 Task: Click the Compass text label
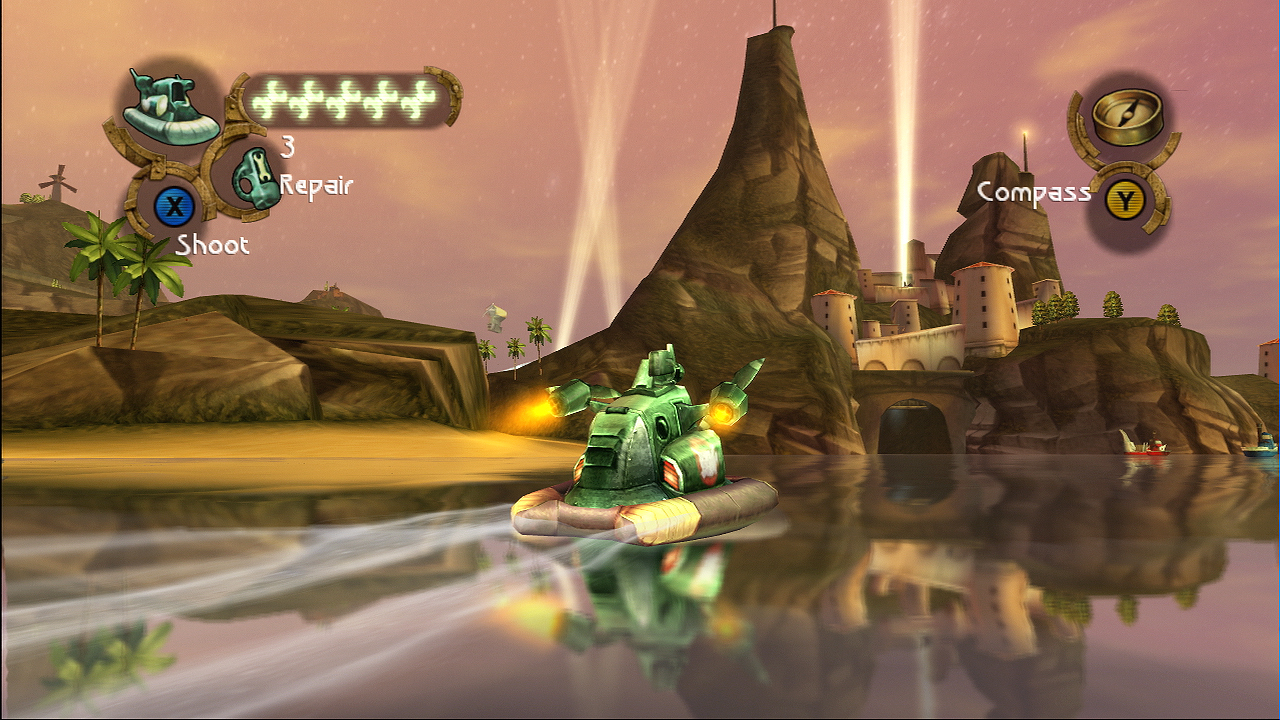pos(1036,193)
